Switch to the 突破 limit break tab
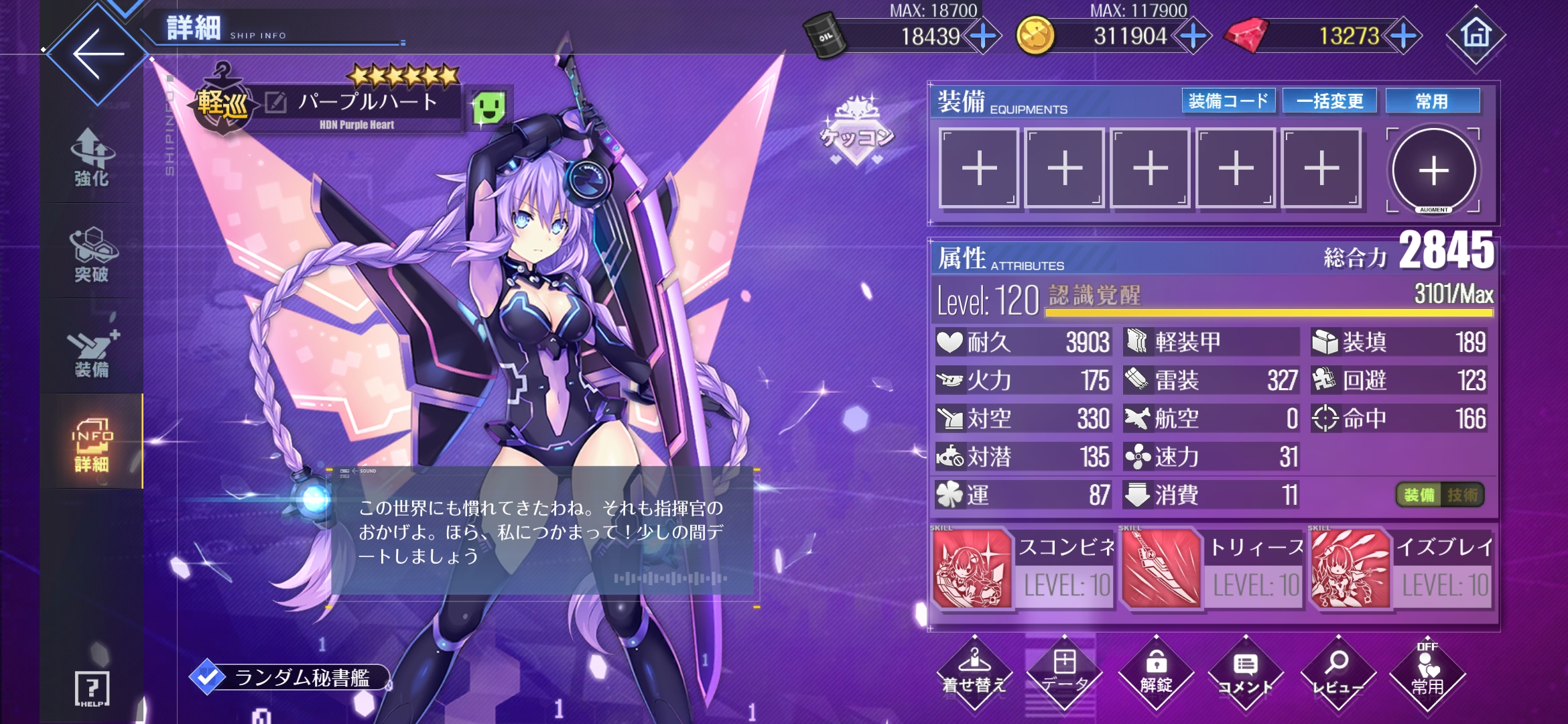This screenshot has height=724, width=1568. click(92, 255)
